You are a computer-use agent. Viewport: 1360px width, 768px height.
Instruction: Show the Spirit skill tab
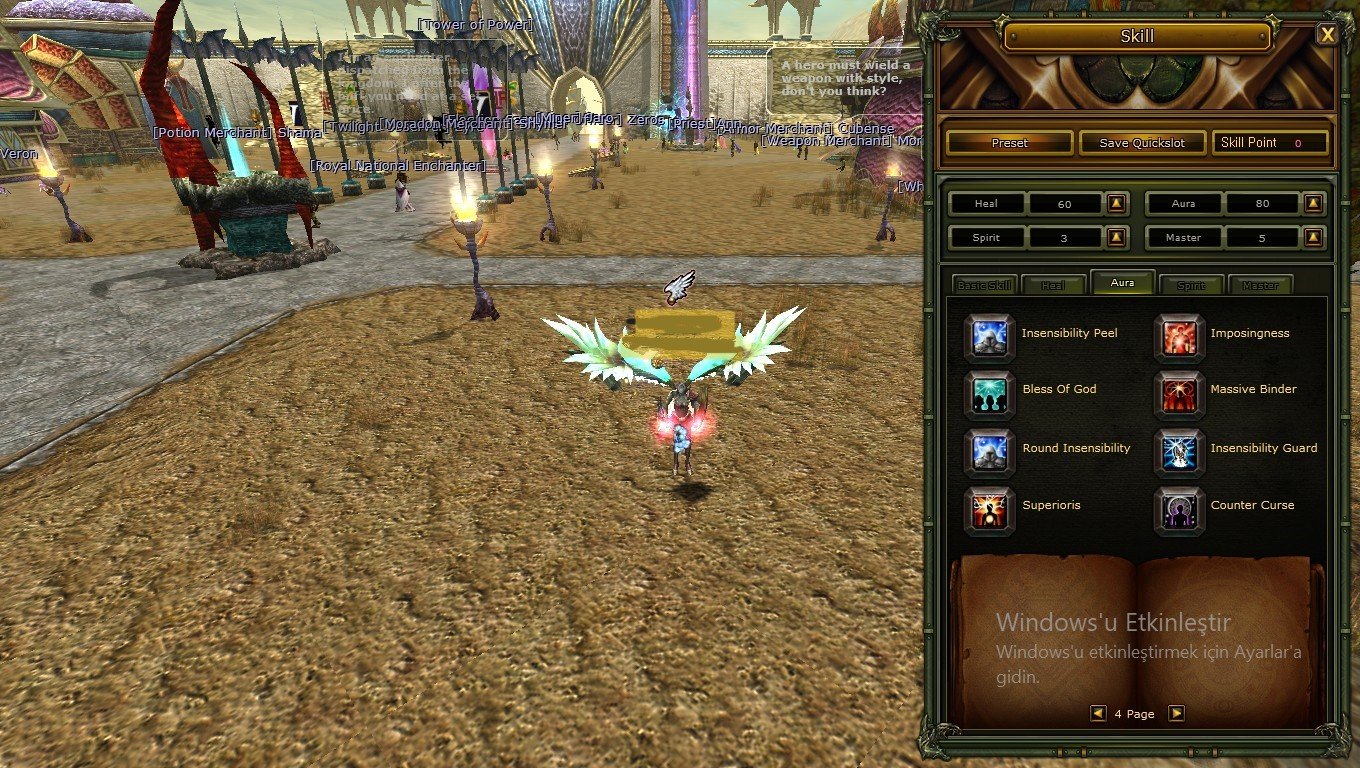[x=1191, y=285]
